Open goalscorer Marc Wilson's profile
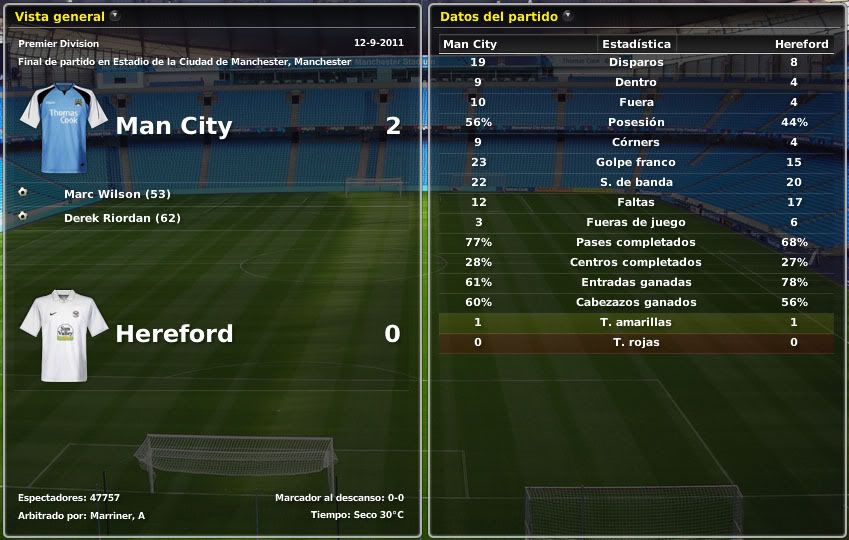The width and height of the screenshot is (849, 540). [x=117, y=194]
